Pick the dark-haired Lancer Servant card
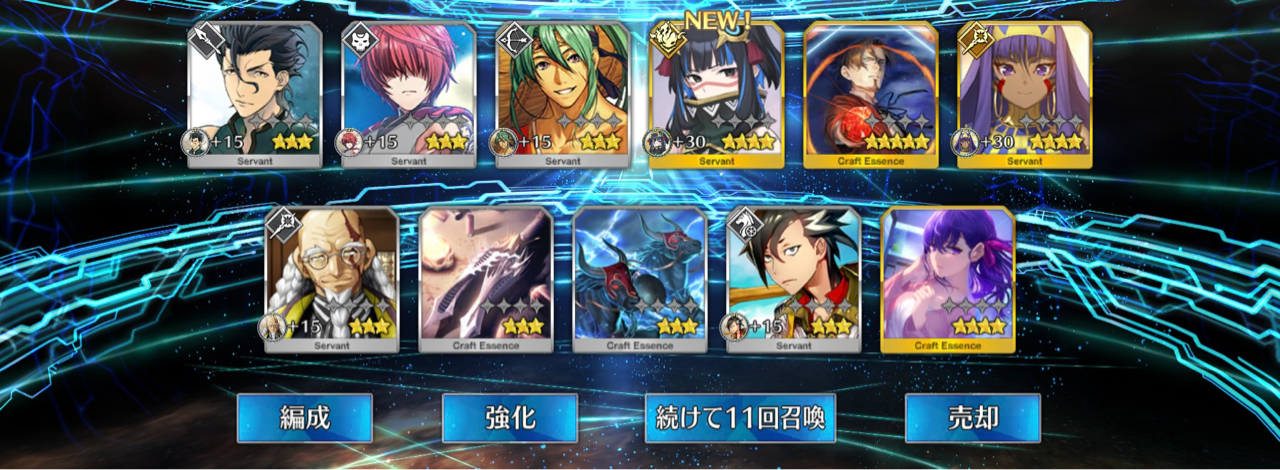Image resolution: width=1280 pixels, height=470 pixels. (x=255, y=95)
